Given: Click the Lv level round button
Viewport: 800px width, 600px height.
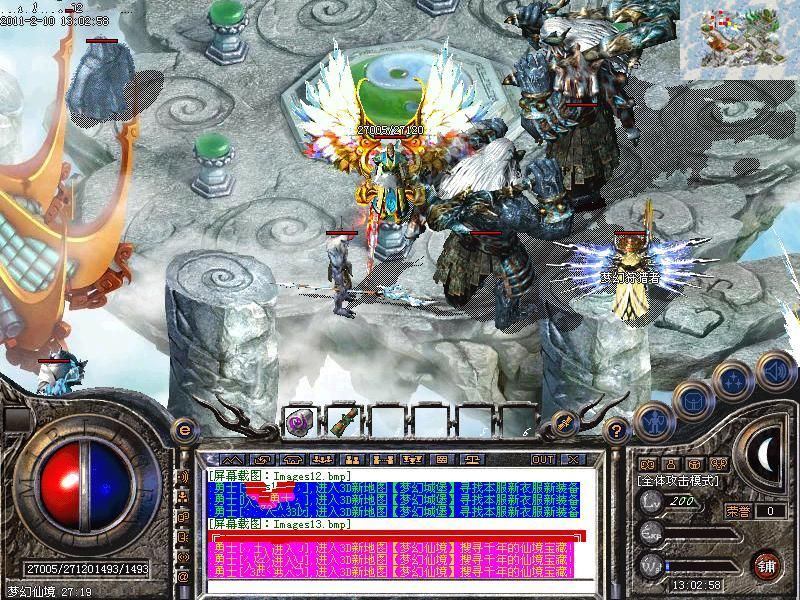Looking at the screenshot, I should [651, 503].
